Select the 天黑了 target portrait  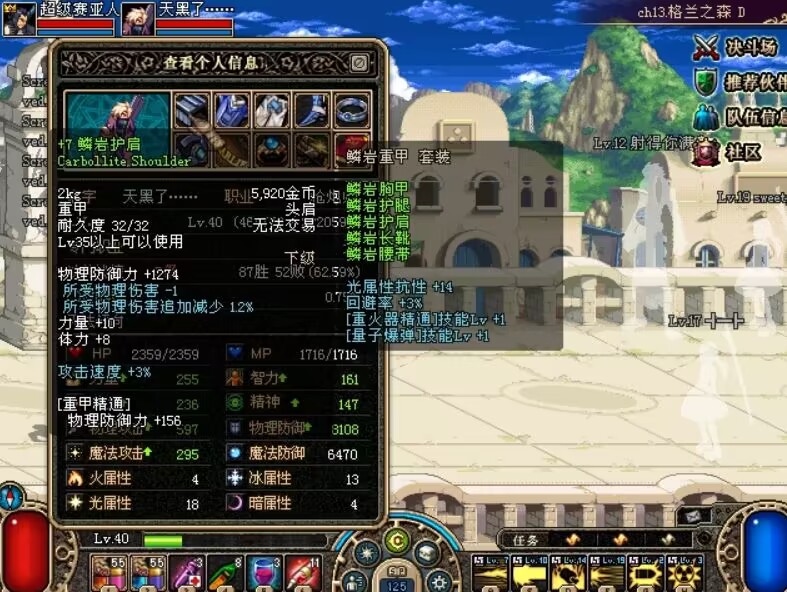139,19
